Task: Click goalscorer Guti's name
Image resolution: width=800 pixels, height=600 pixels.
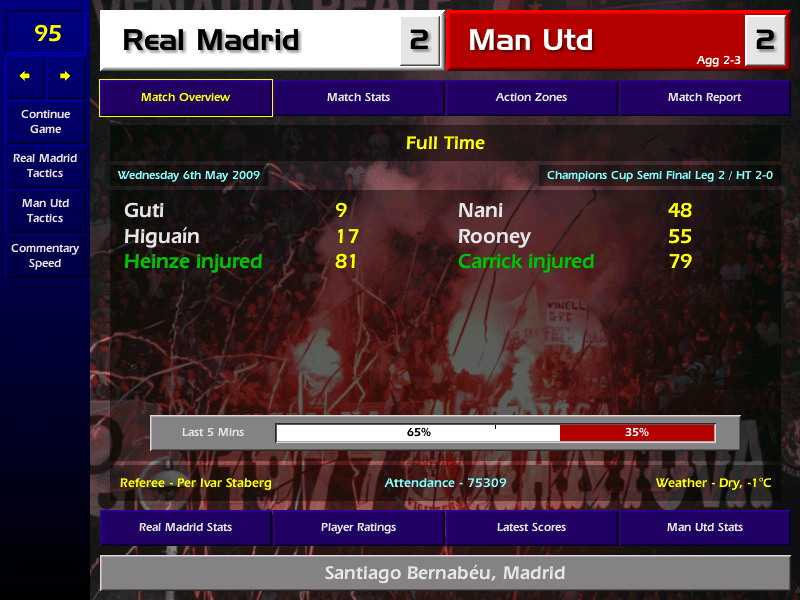Action: [145, 211]
